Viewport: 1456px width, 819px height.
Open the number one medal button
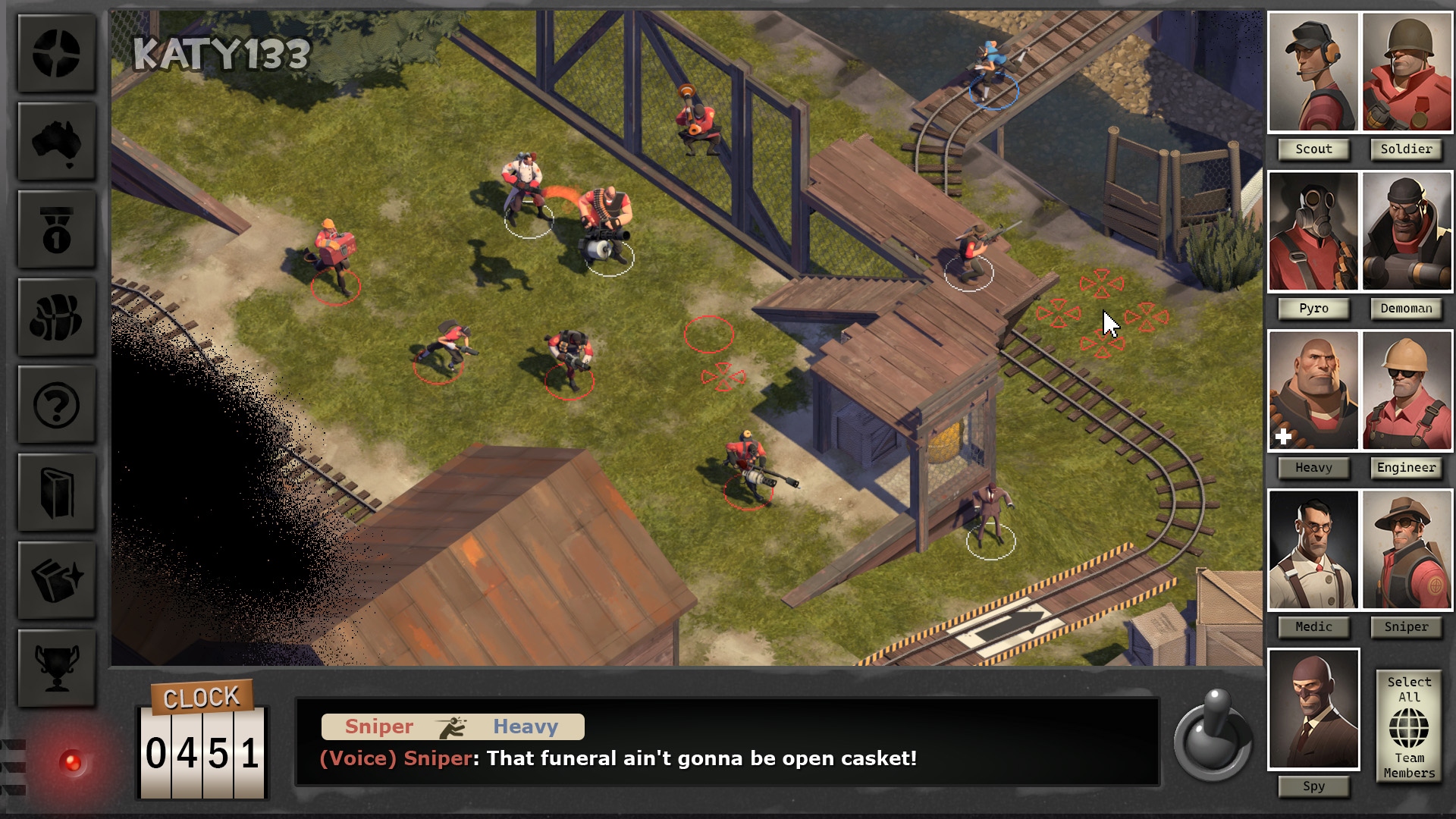tap(56, 230)
